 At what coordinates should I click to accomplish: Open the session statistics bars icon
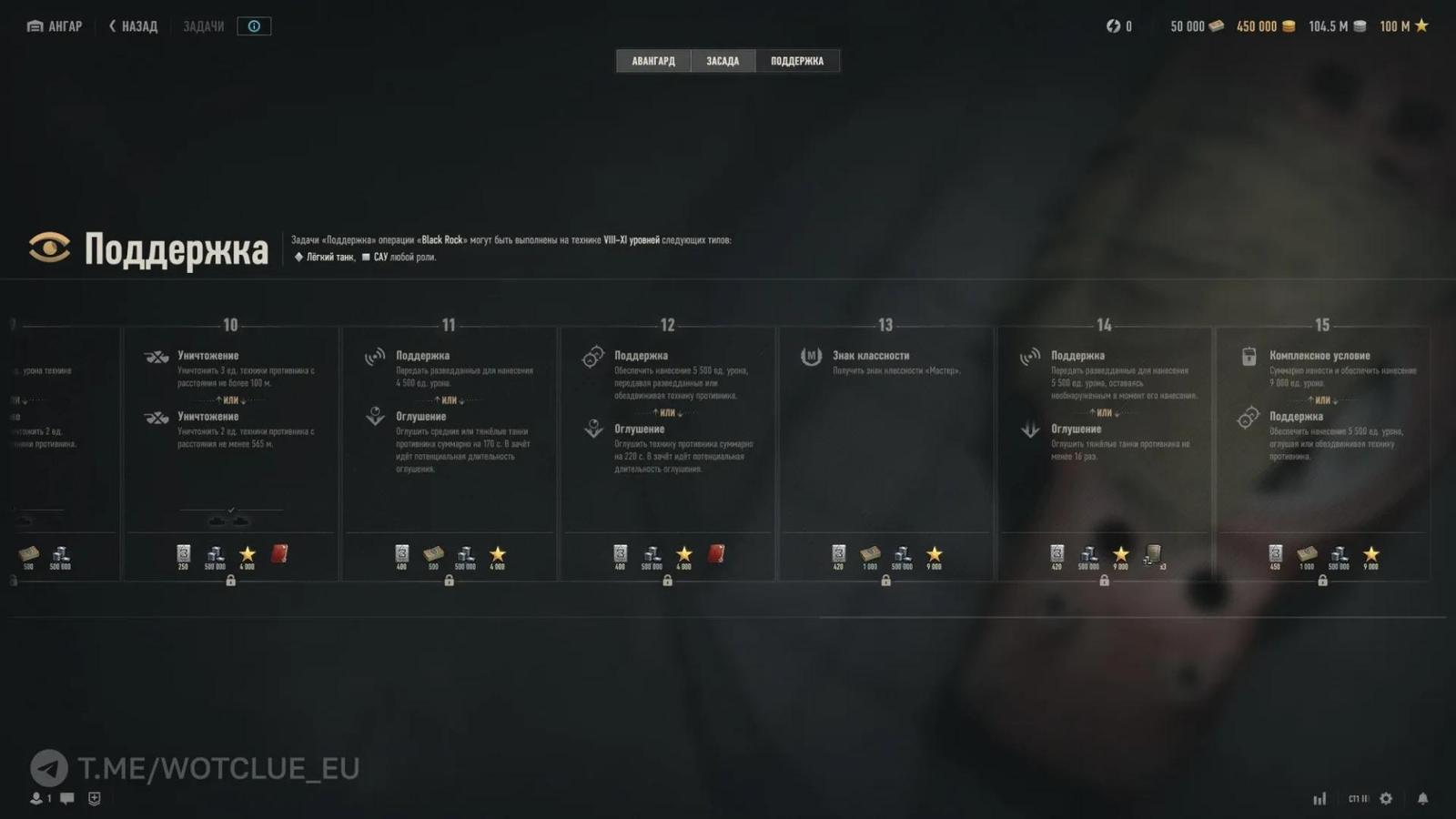tap(1319, 797)
